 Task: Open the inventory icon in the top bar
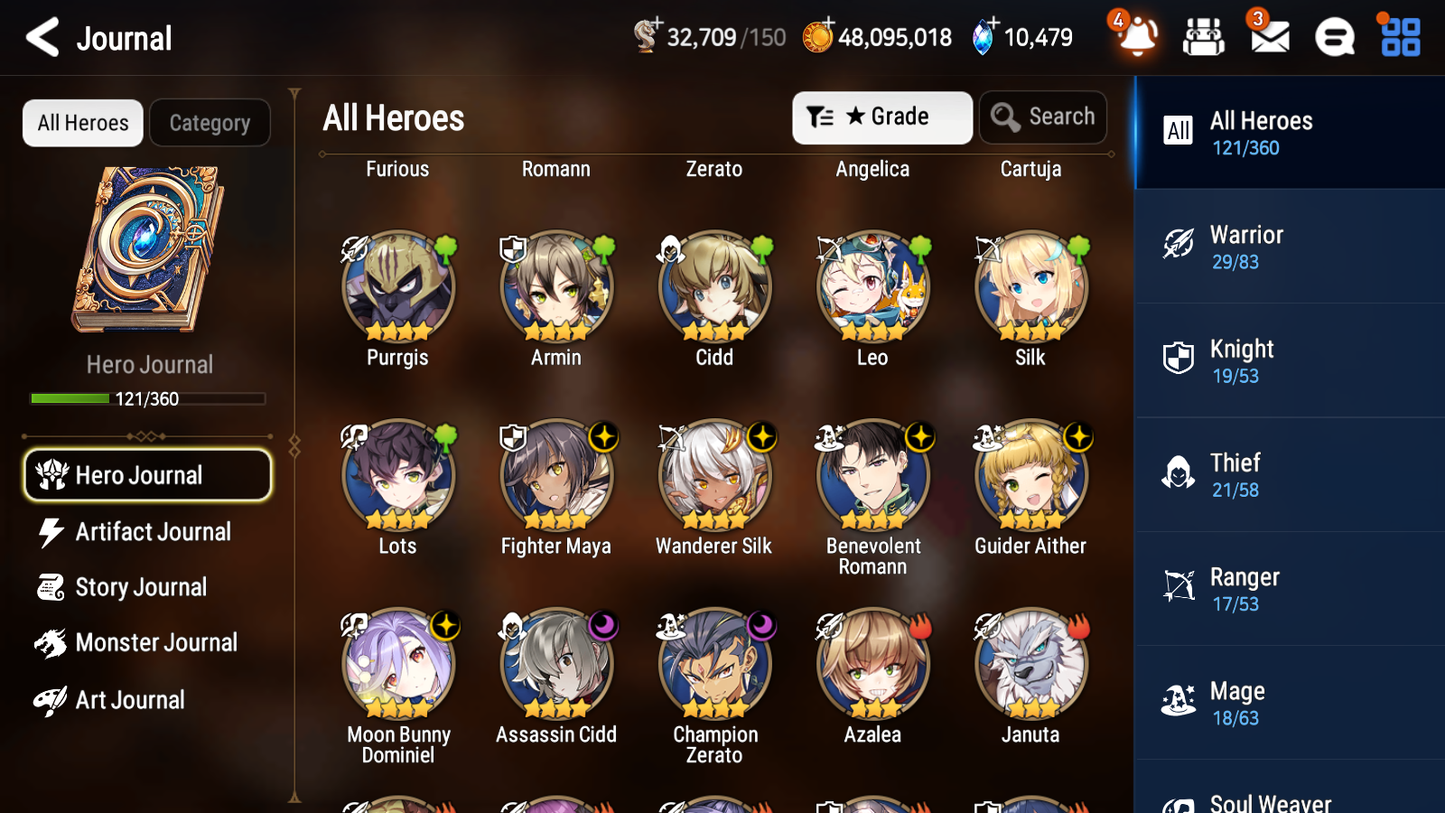coord(1203,36)
